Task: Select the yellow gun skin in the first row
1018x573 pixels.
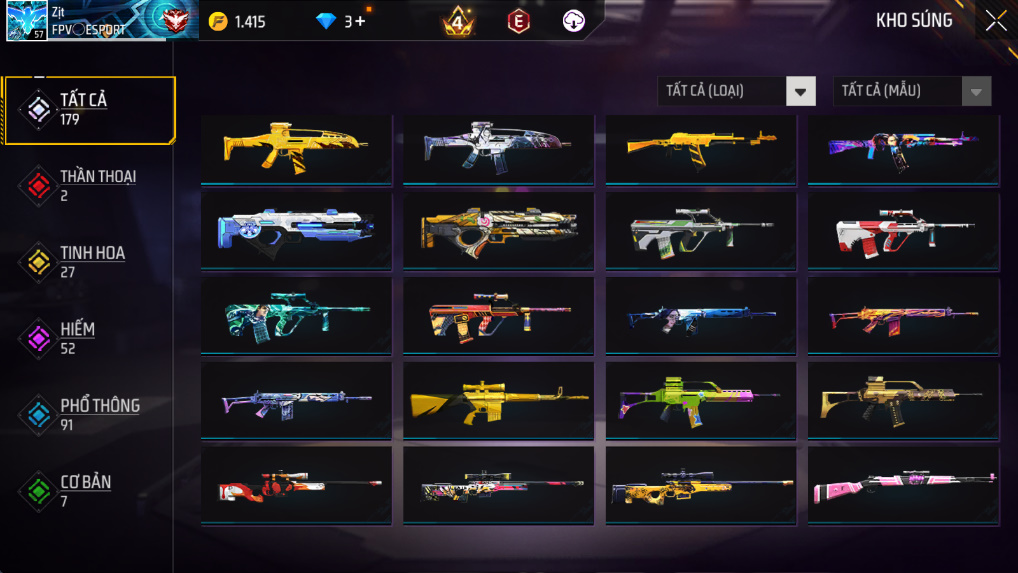Action: (x=296, y=147)
